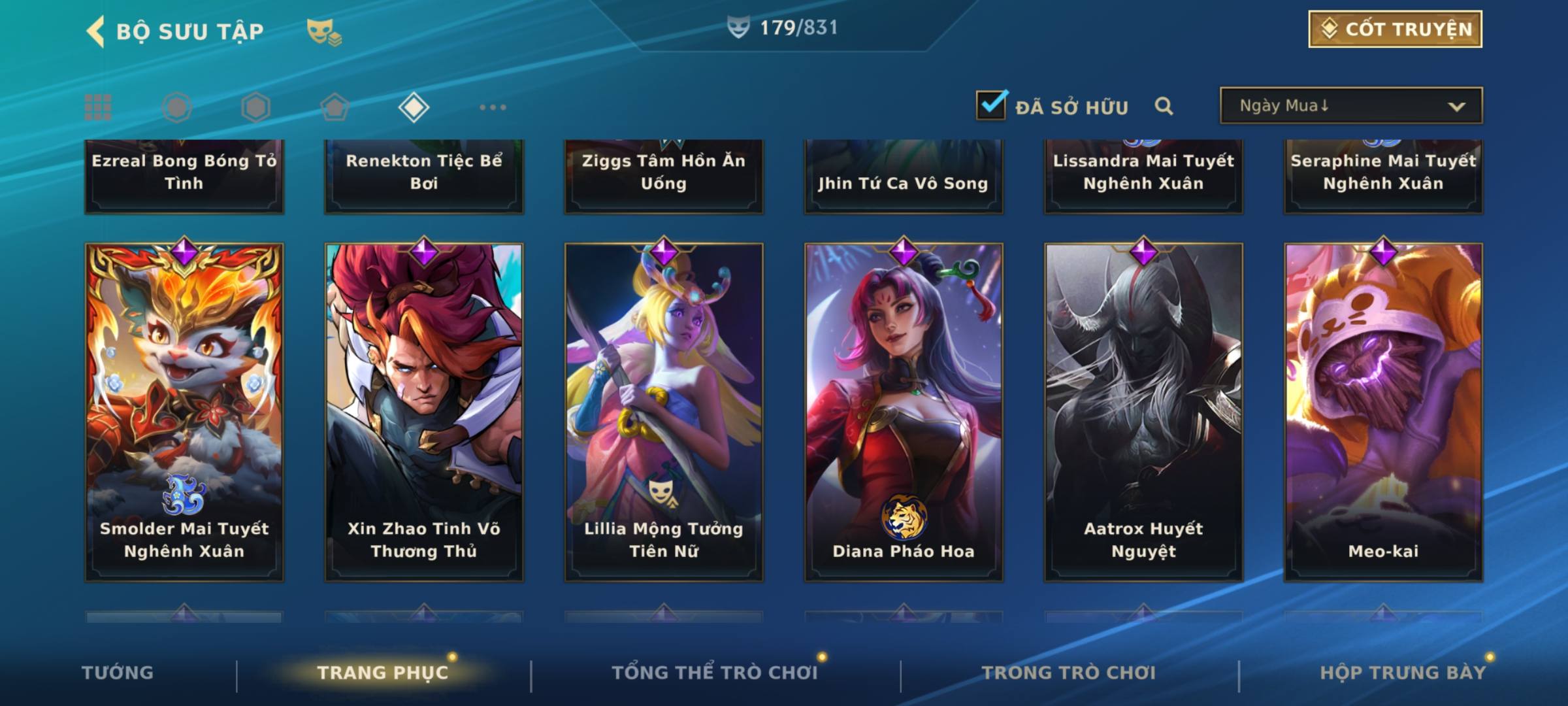Open Lillia Mộng Tưởng Tiên Nữ skin
Viewport: 1568px width, 706px height.
[664, 412]
